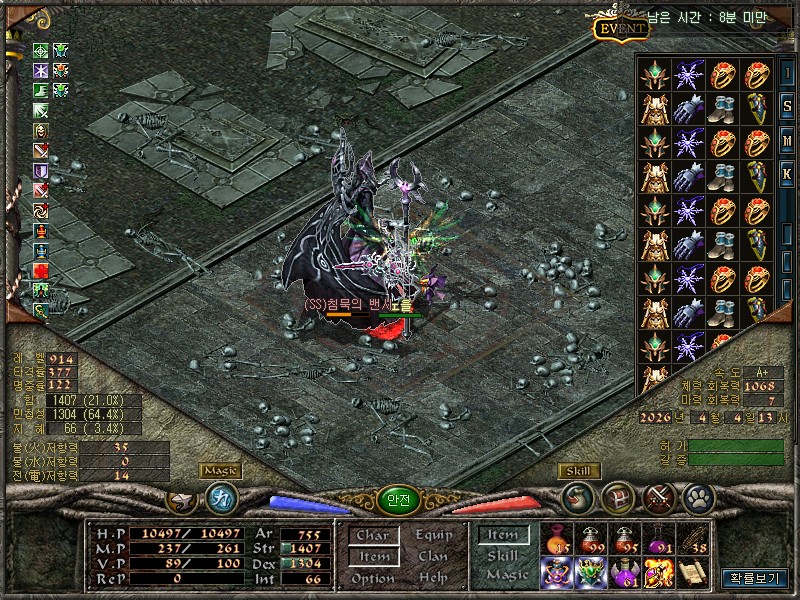The height and width of the screenshot is (600, 800).
Task: Open the Equip menu
Action: pyautogui.click(x=433, y=535)
